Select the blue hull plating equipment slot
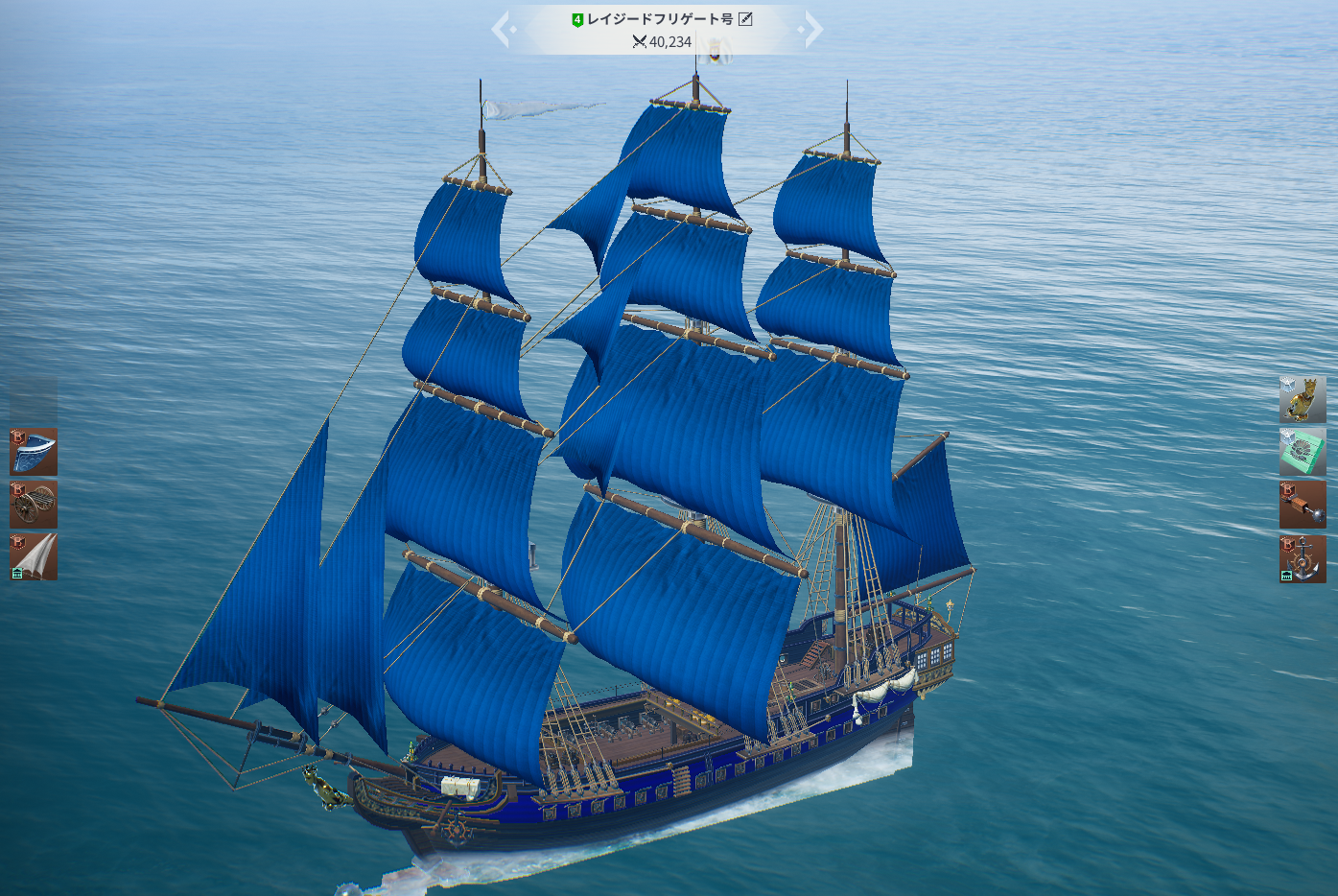The image size is (1338, 896). click(x=34, y=452)
